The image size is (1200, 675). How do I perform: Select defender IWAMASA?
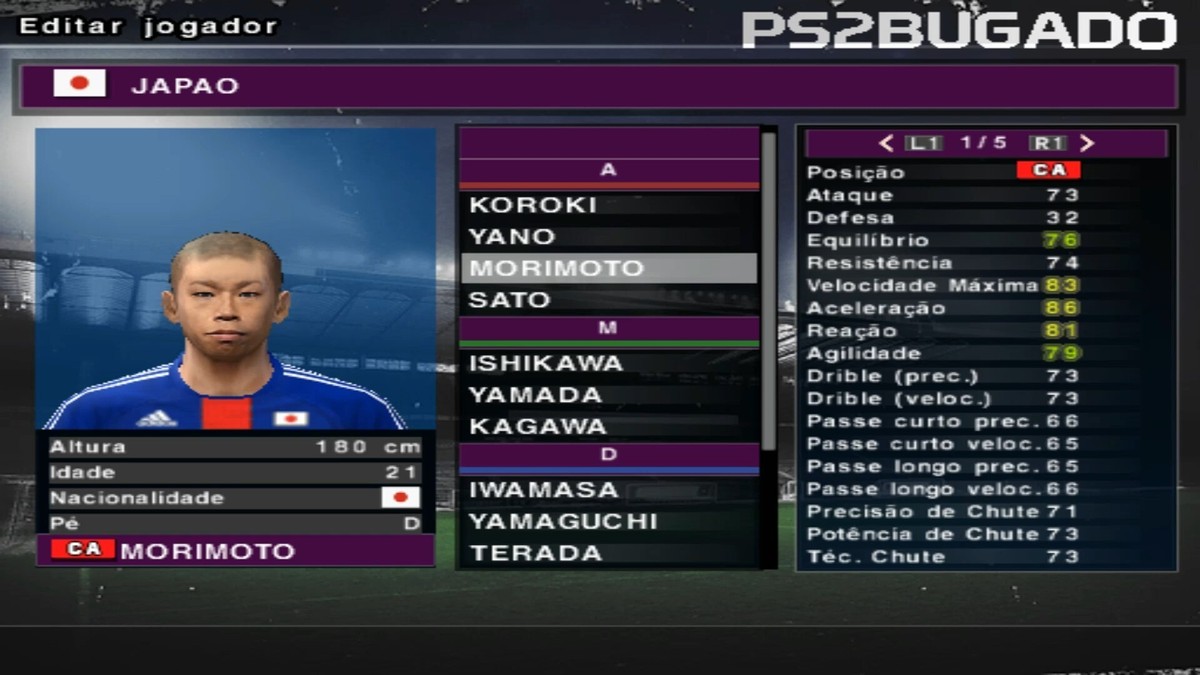coord(608,490)
